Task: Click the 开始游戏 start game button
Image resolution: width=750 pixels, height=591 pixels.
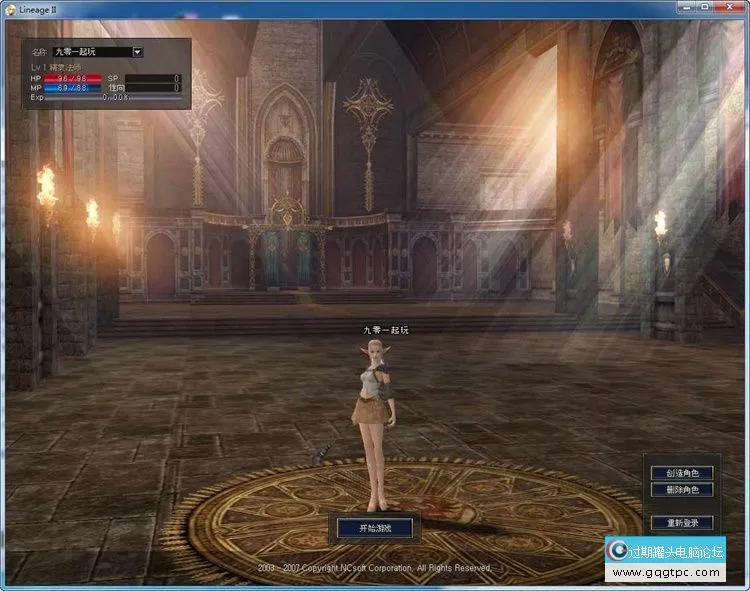Action: coord(371,527)
